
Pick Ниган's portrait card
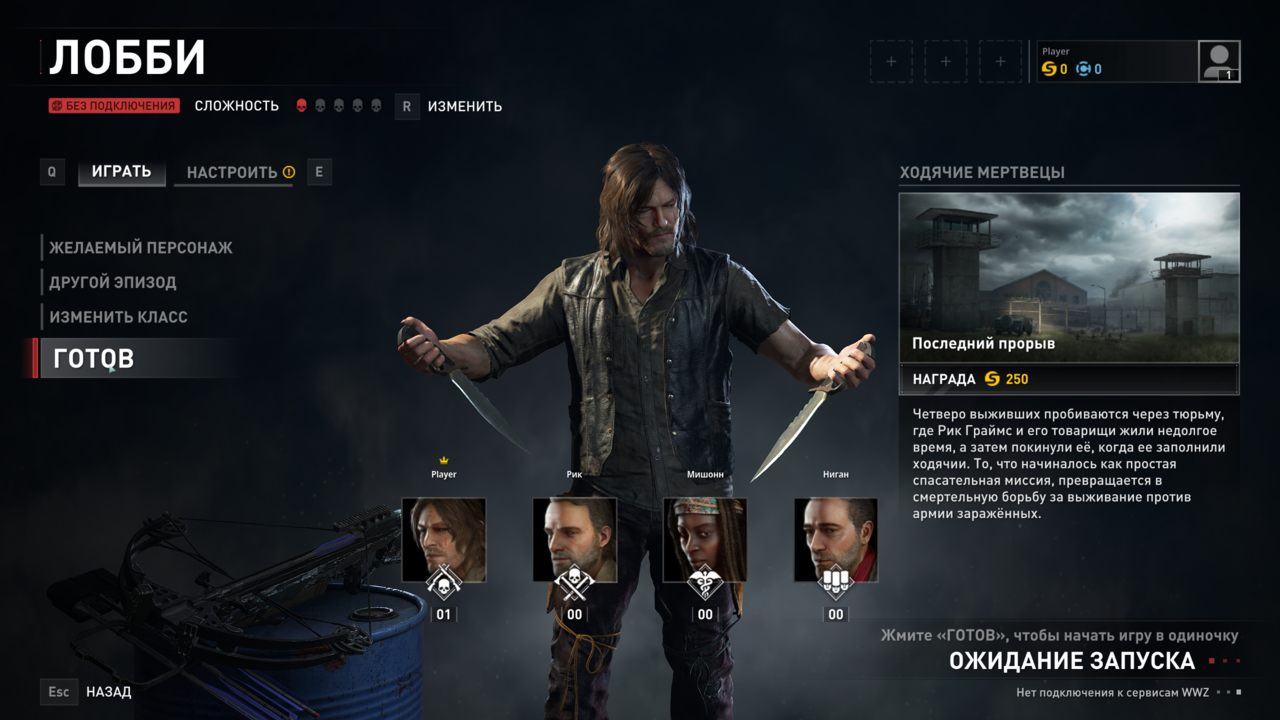point(835,540)
